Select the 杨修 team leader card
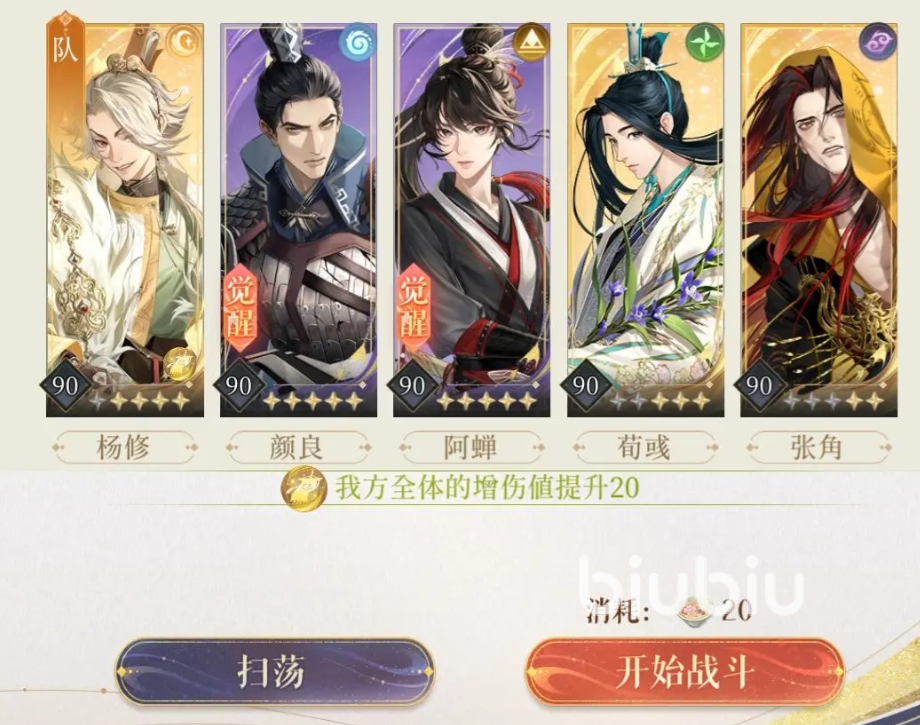The height and width of the screenshot is (725, 920). [x=125, y=220]
